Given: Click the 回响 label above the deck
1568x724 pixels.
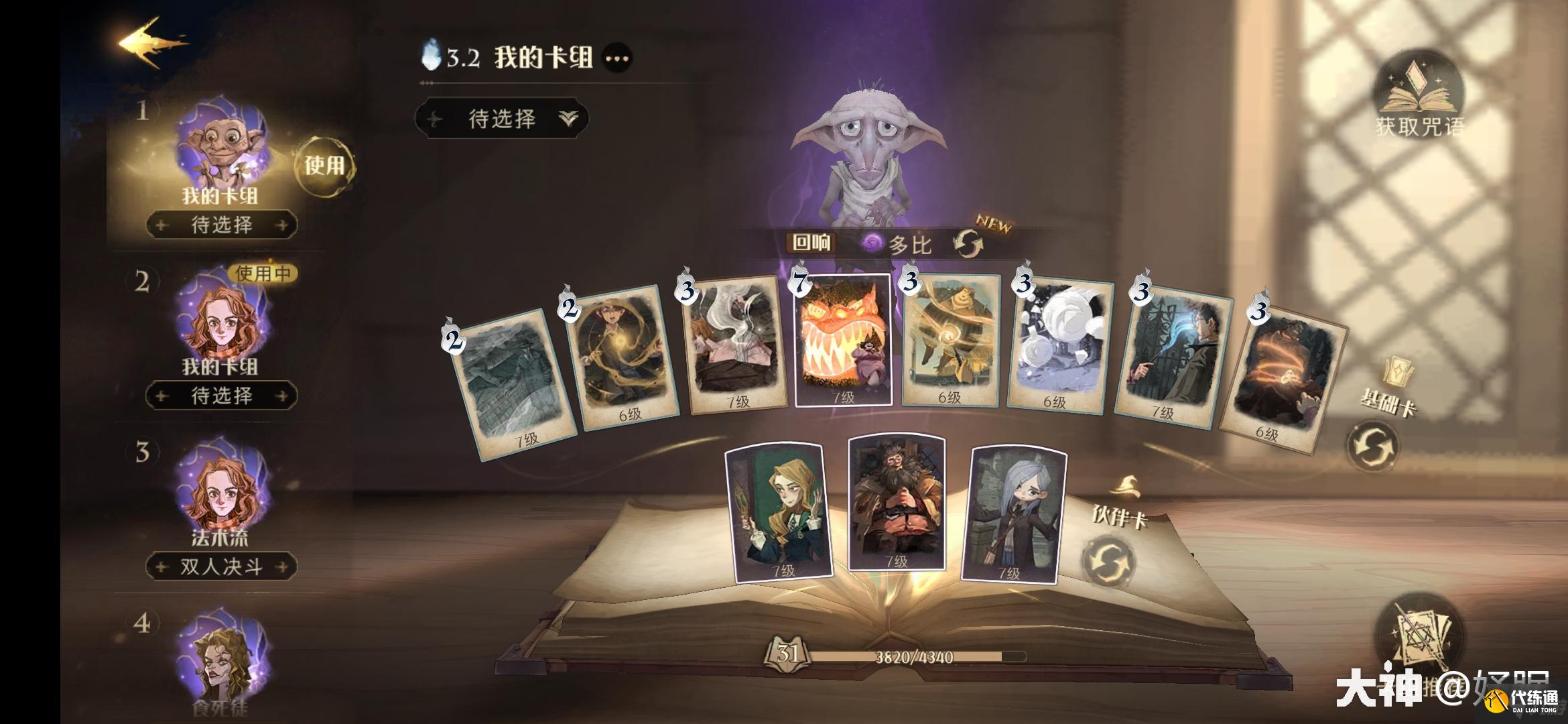Looking at the screenshot, I should (812, 243).
